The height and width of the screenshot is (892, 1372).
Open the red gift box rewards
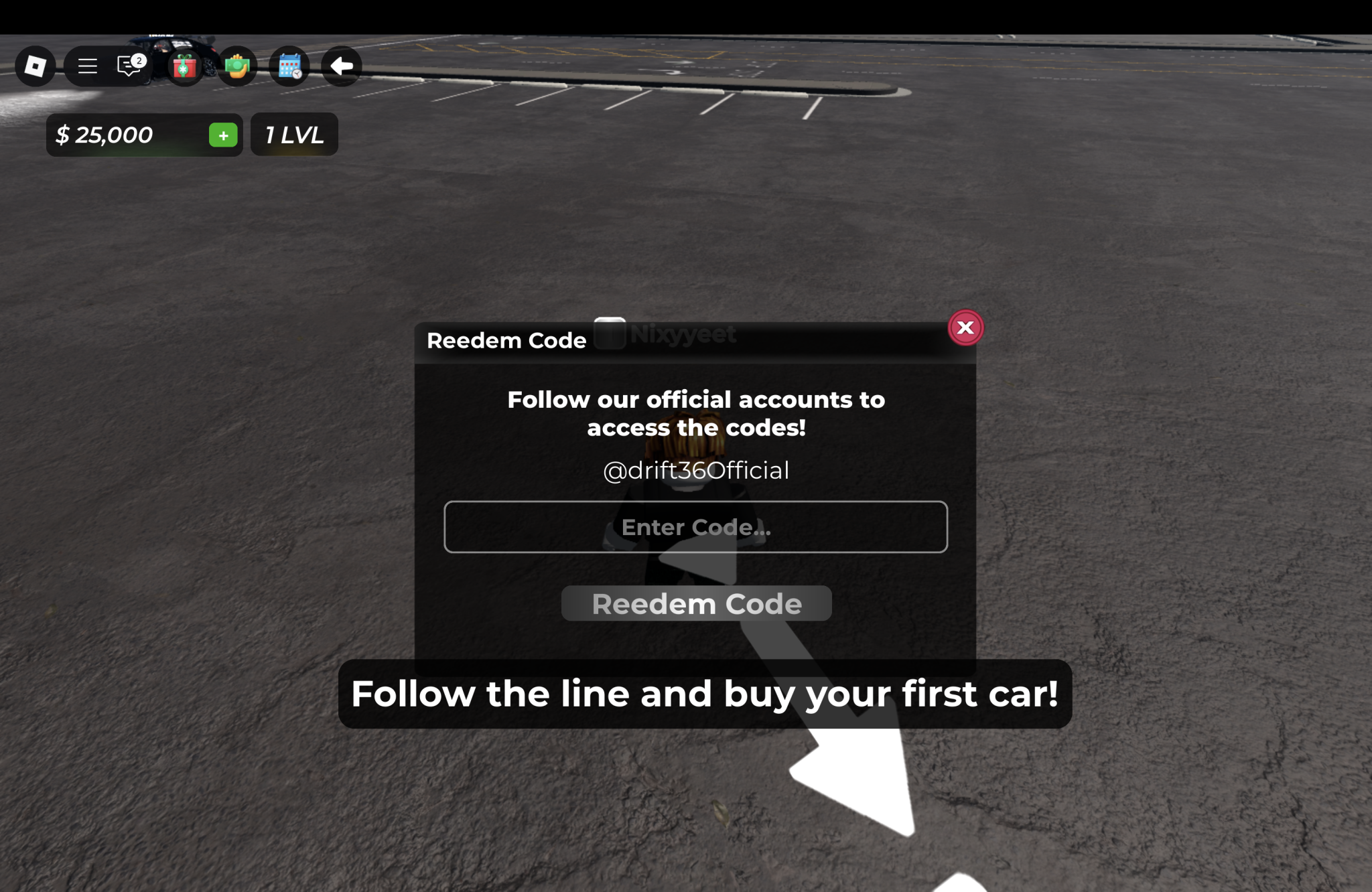pos(184,66)
